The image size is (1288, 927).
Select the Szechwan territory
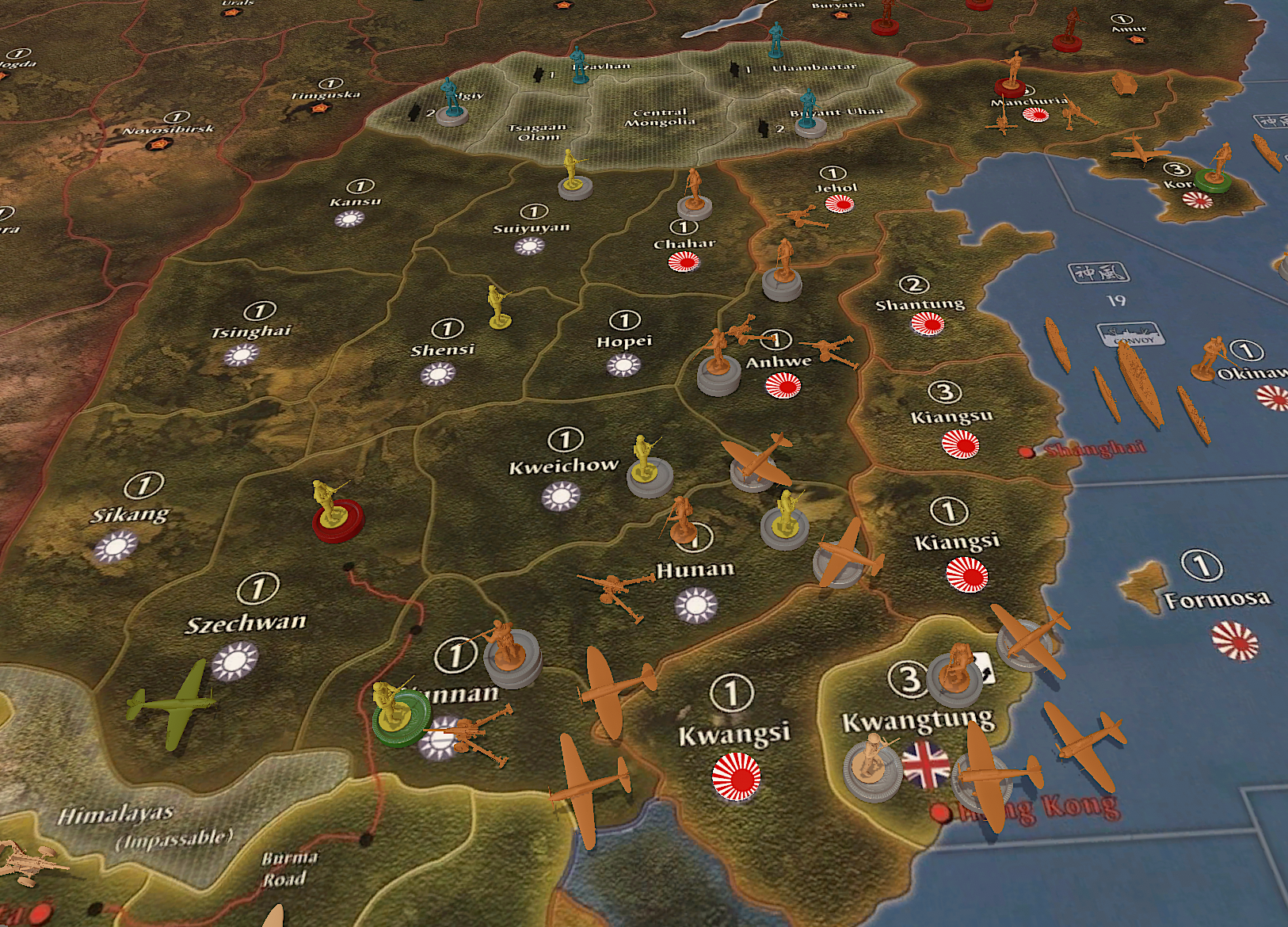(x=246, y=623)
